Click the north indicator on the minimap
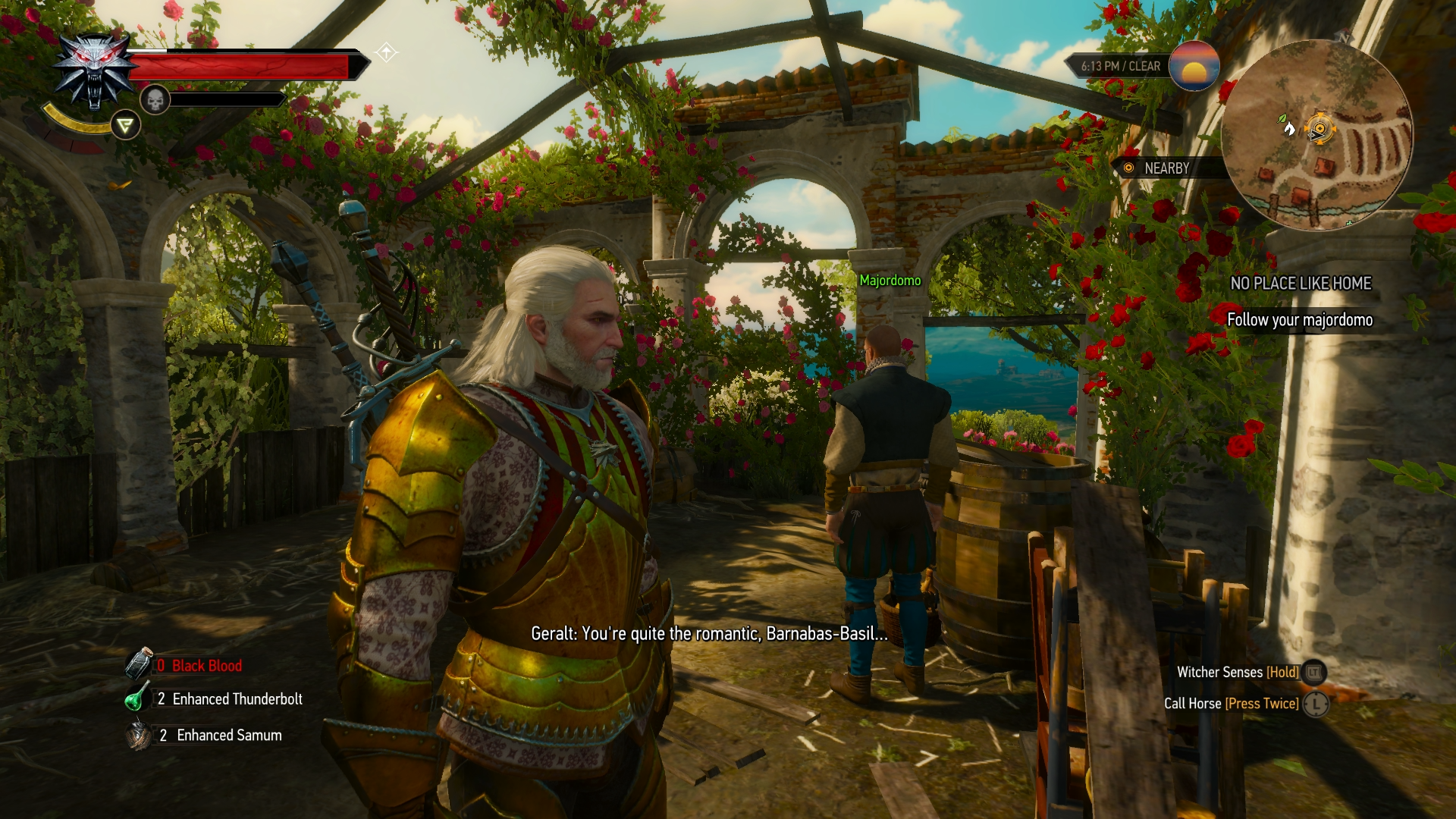The height and width of the screenshot is (819, 1456). coord(1345,37)
